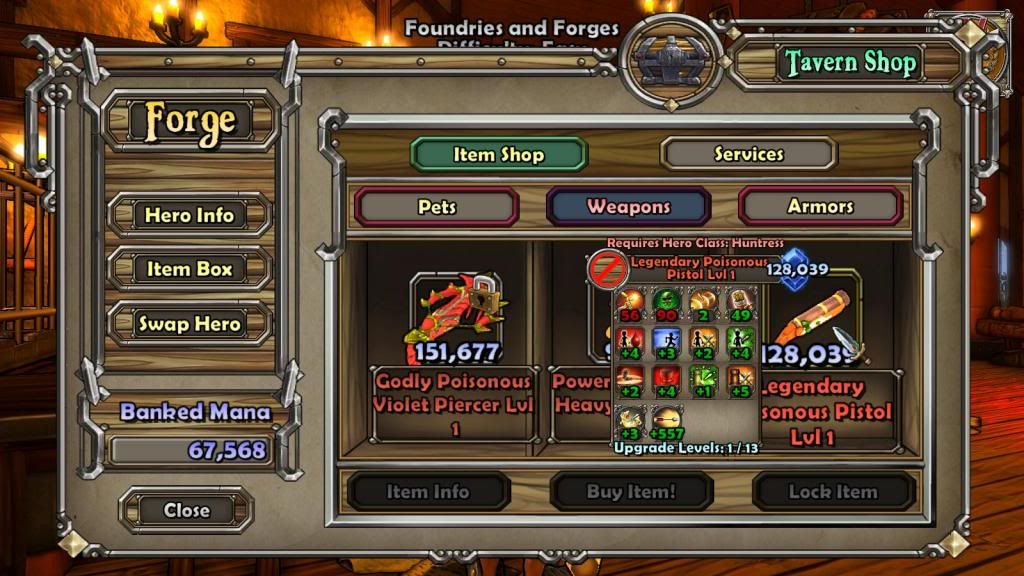Switch to the Item Shop tab
1024x576 pixels.
498,154
